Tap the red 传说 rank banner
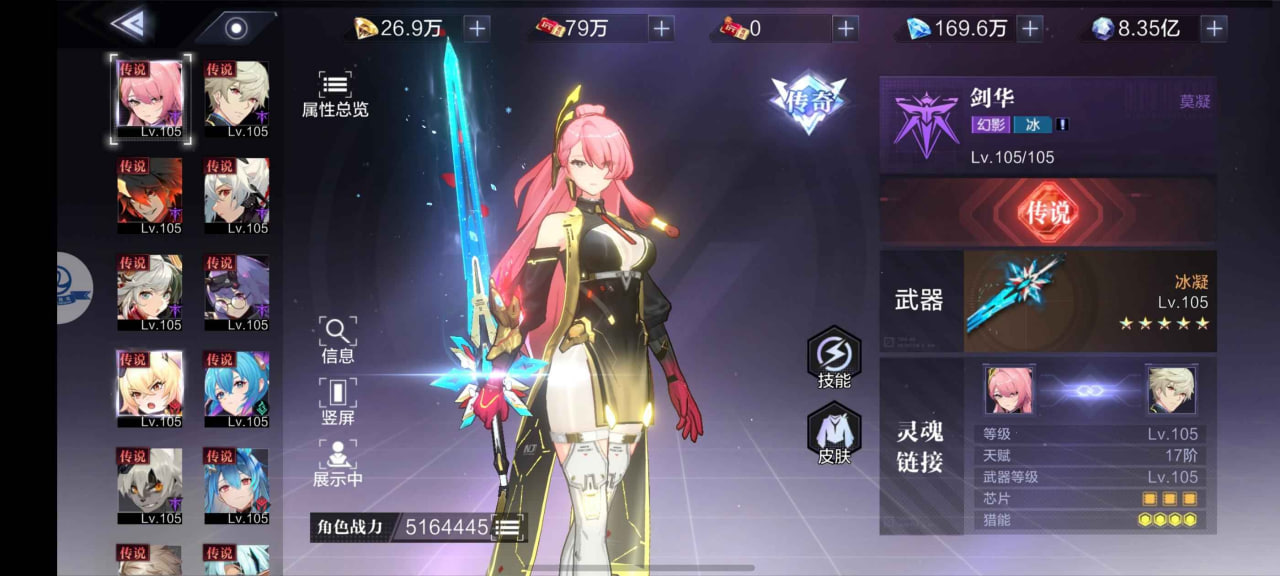This screenshot has height=576, width=1280. point(1047,211)
